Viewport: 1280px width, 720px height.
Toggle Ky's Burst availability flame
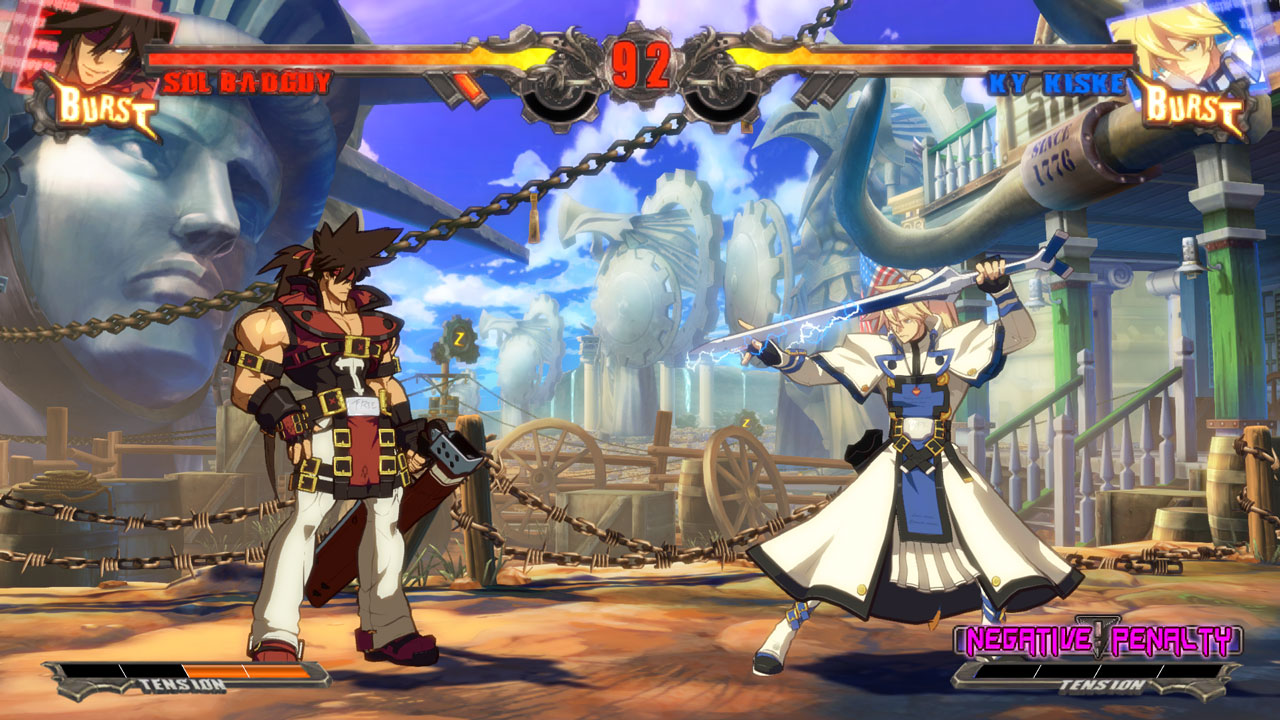pos(1196,103)
